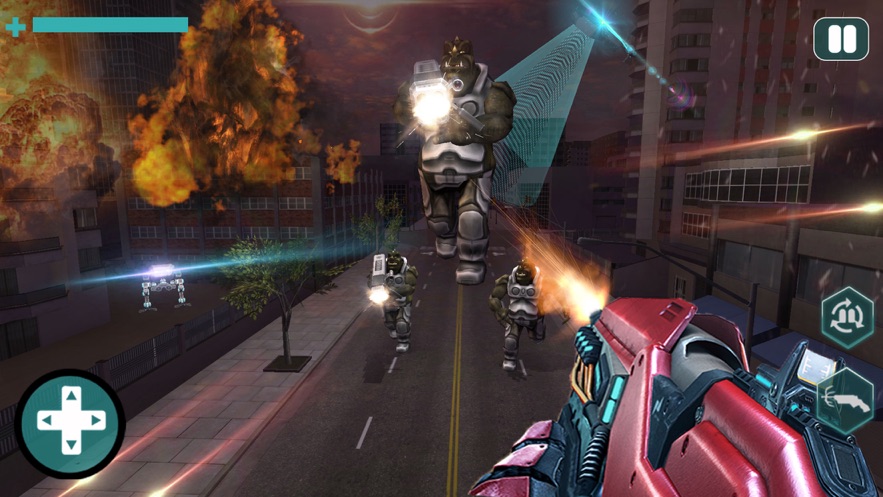
Task: Tap the gun hexagon icon
Action: [846, 400]
